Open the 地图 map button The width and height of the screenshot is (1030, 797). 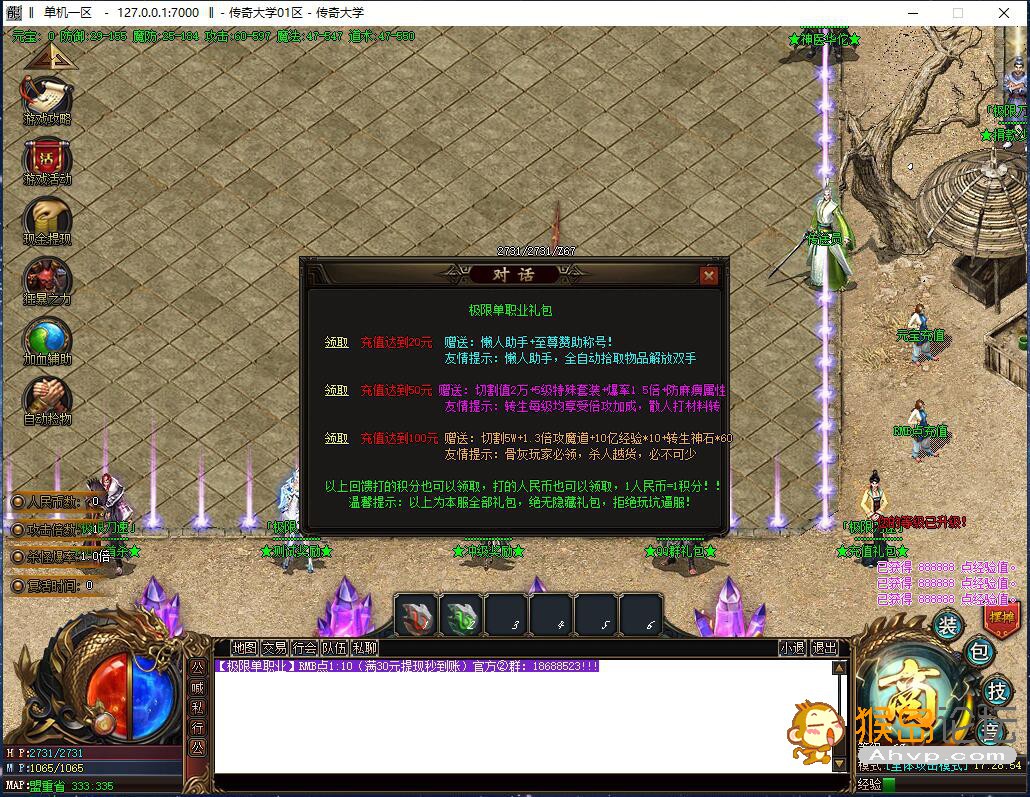click(244, 648)
